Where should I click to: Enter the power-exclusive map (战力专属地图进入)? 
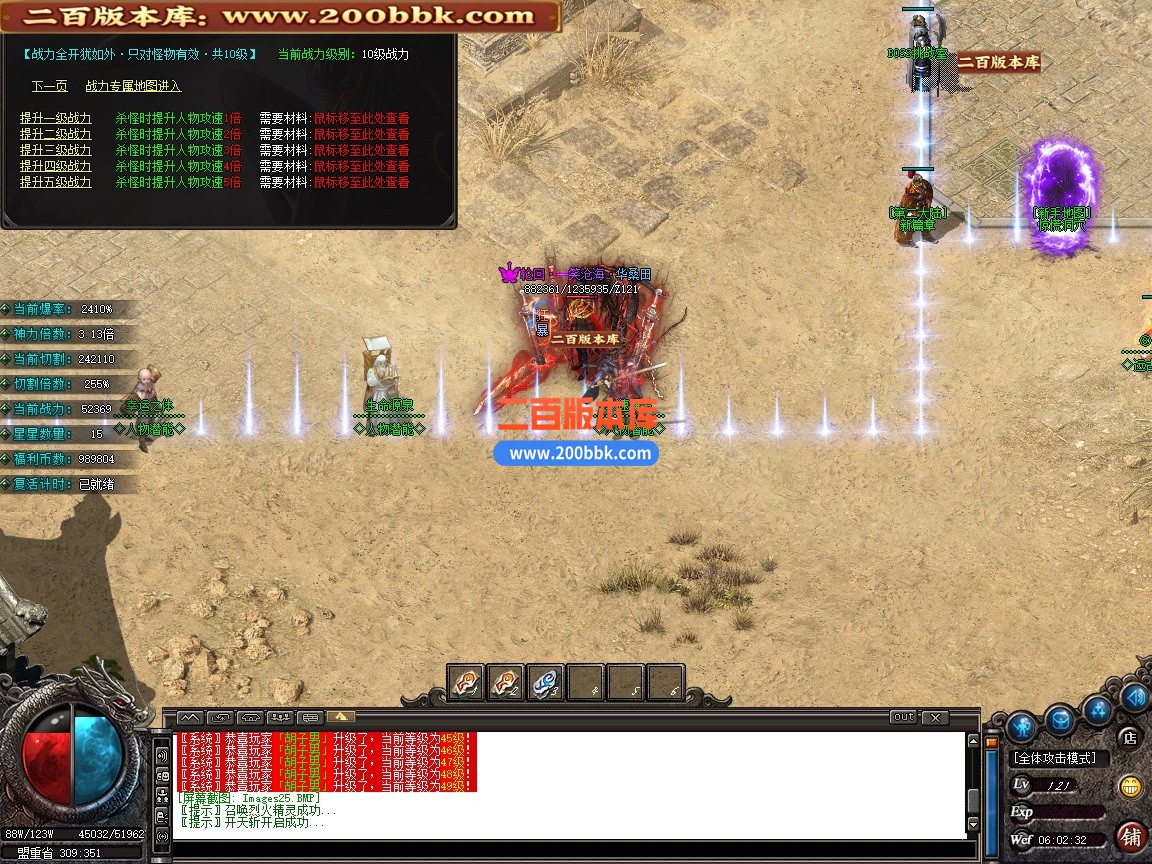pyautogui.click(x=133, y=86)
